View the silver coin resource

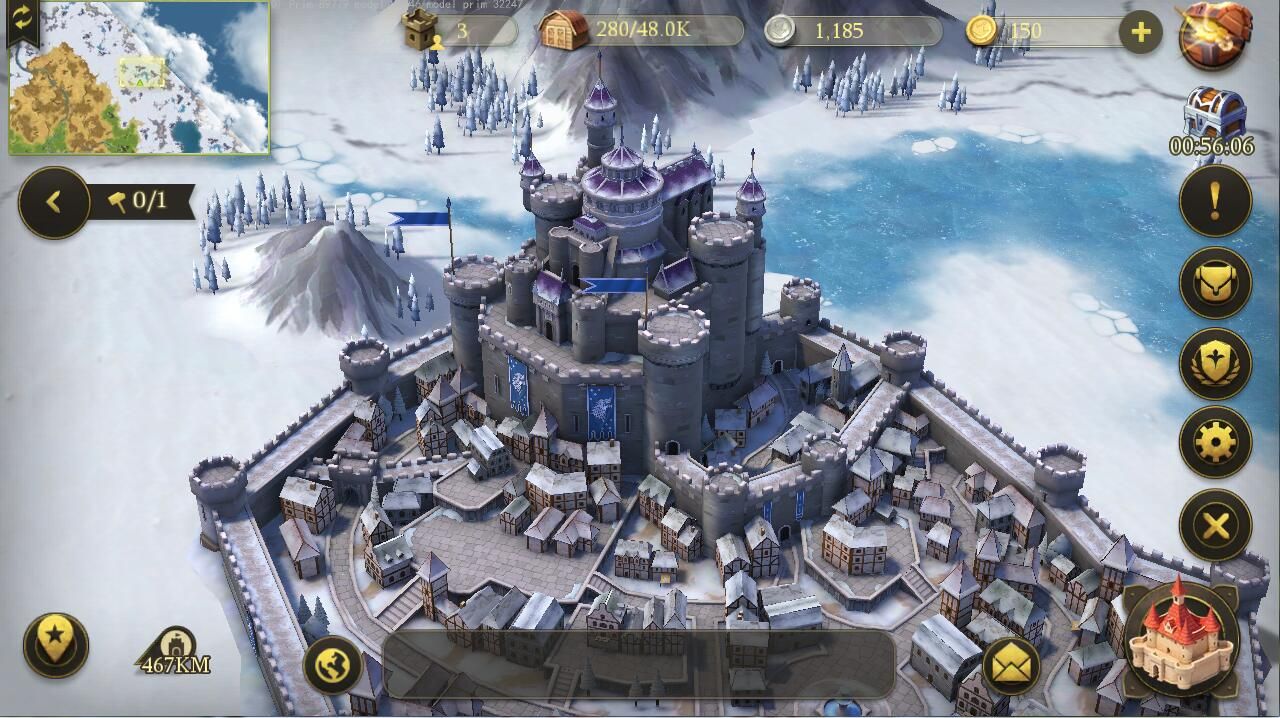click(x=850, y=31)
